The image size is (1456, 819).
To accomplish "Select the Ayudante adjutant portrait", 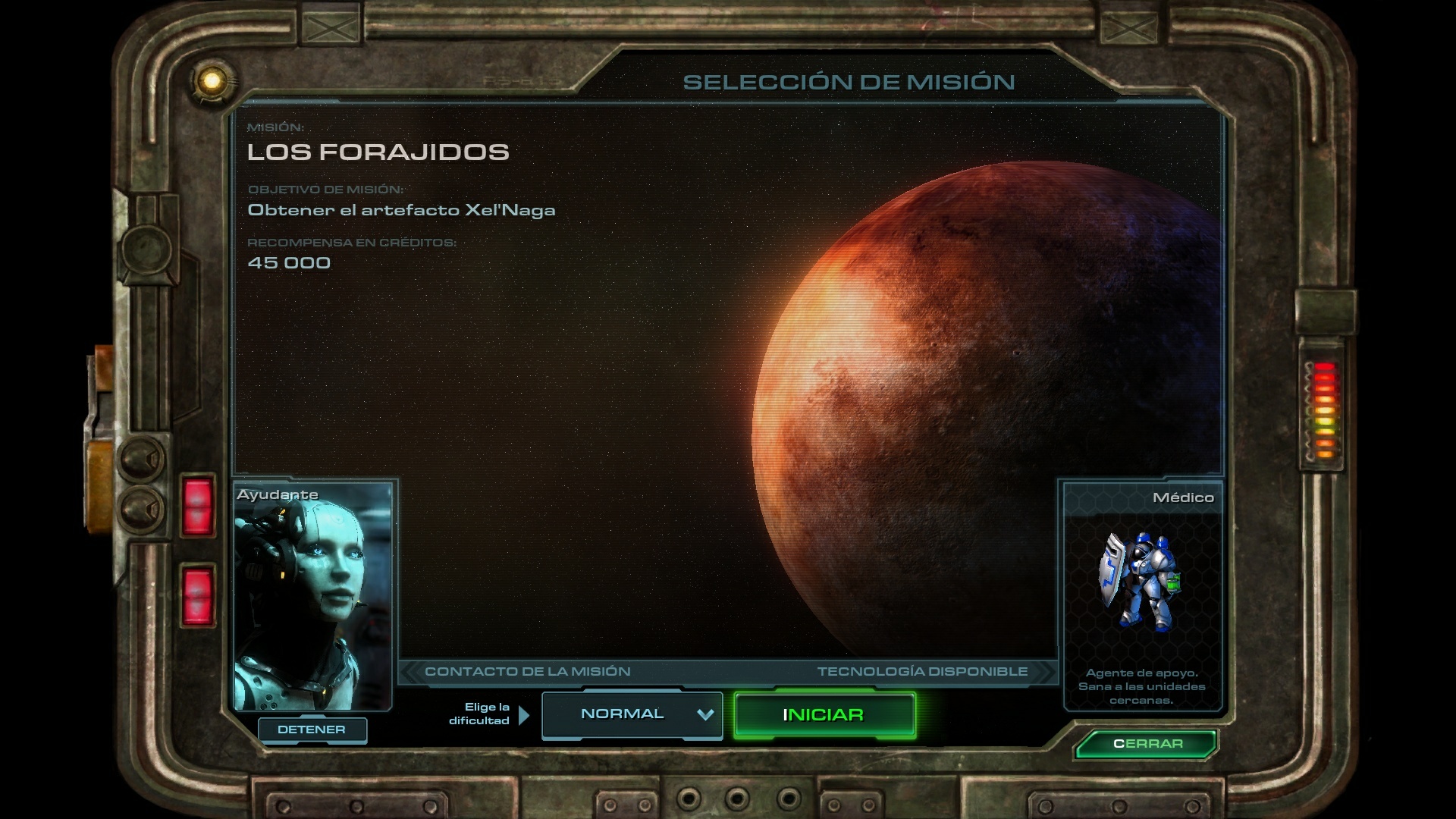I will 312,597.
